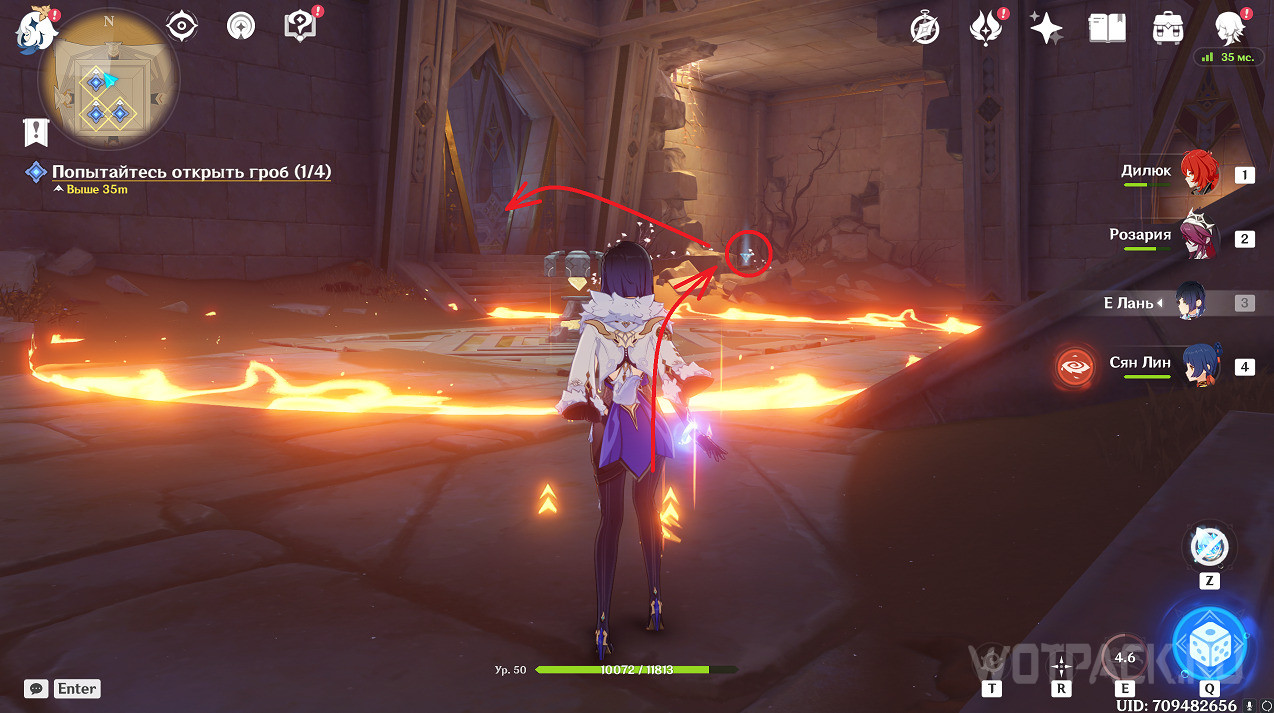Activate the elemental skill showing the 4.6 cooldown

[x=1125, y=656]
